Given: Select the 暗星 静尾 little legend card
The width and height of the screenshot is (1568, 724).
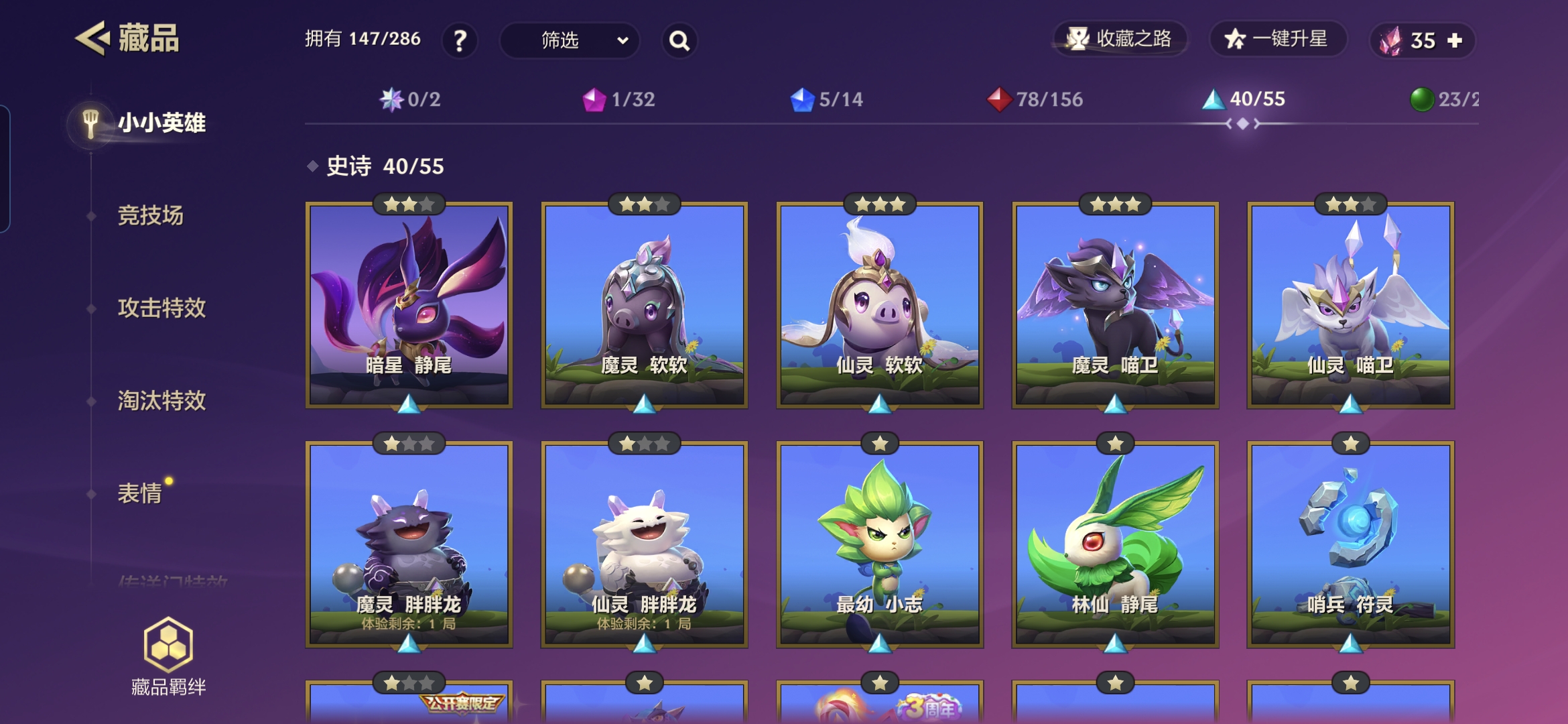Looking at the screenshot, I should click(409, 305).
